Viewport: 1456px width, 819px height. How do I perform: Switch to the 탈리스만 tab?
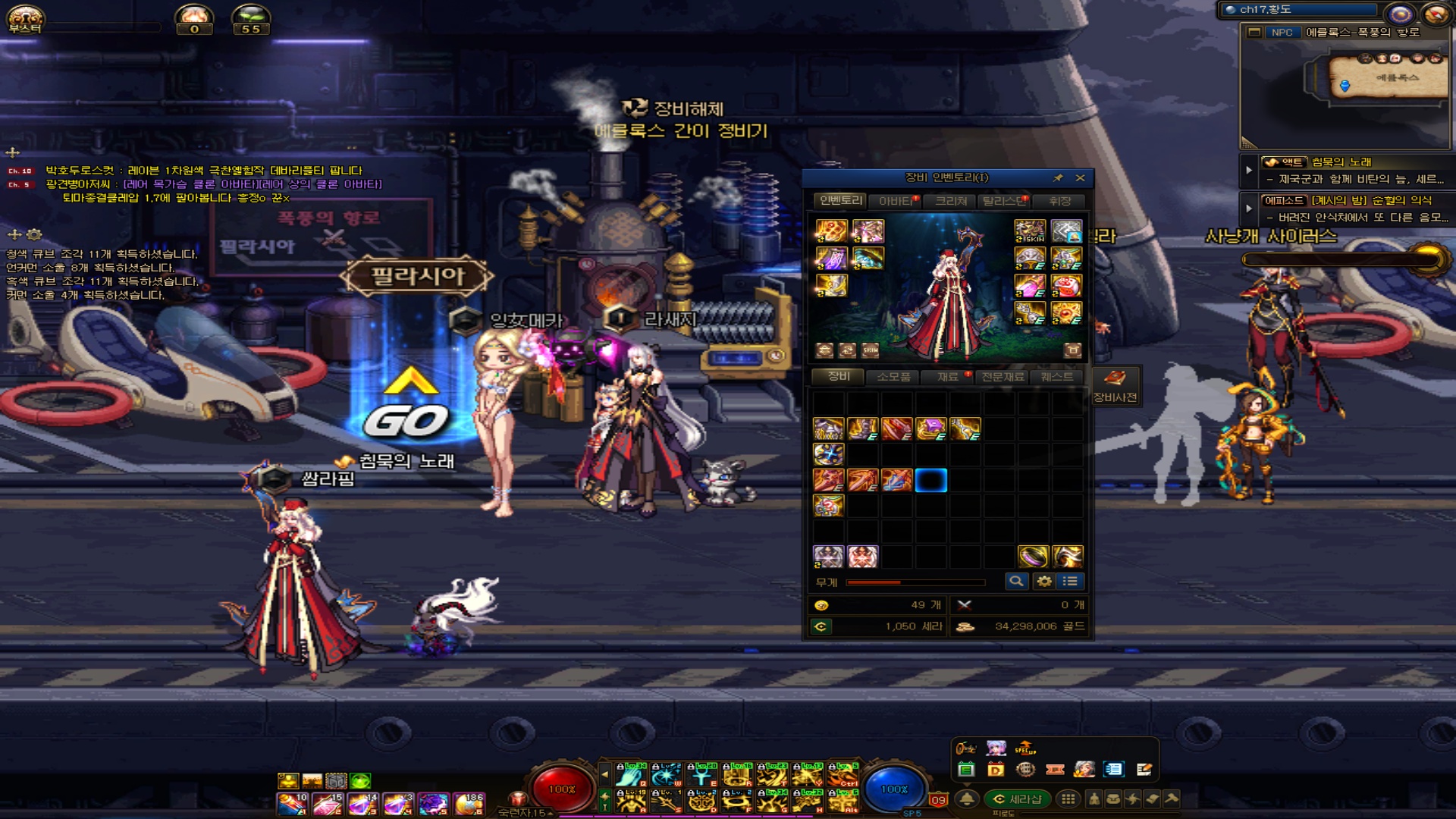click(1004, 201)
